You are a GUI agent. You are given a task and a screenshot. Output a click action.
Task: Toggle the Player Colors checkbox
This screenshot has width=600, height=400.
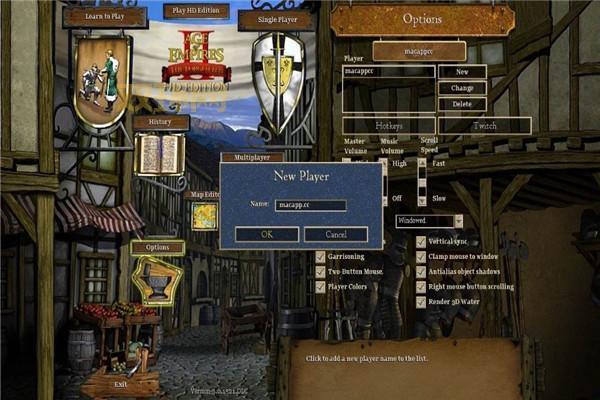pos(321,286)
